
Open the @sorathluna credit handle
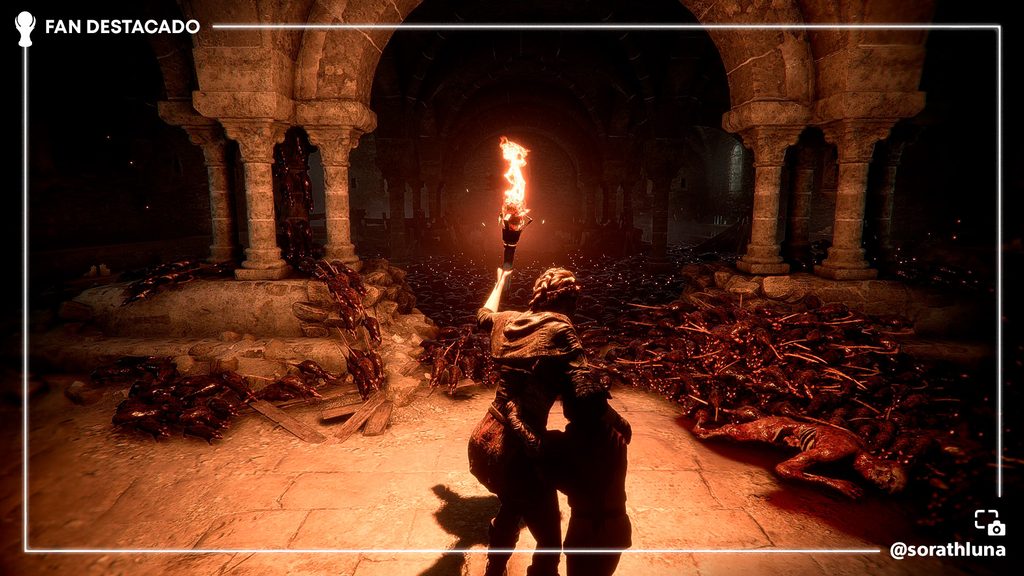point(948,550)
